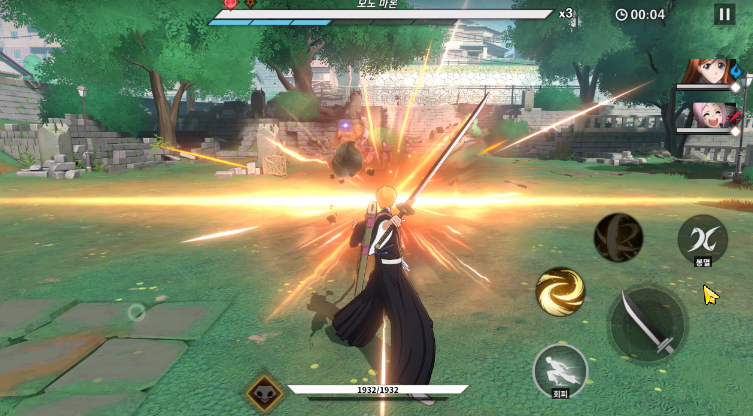The height and width of the screenshot is (416, 753).
Task: Trigger the dark crescent slash skill
Action: click(618, 238)
